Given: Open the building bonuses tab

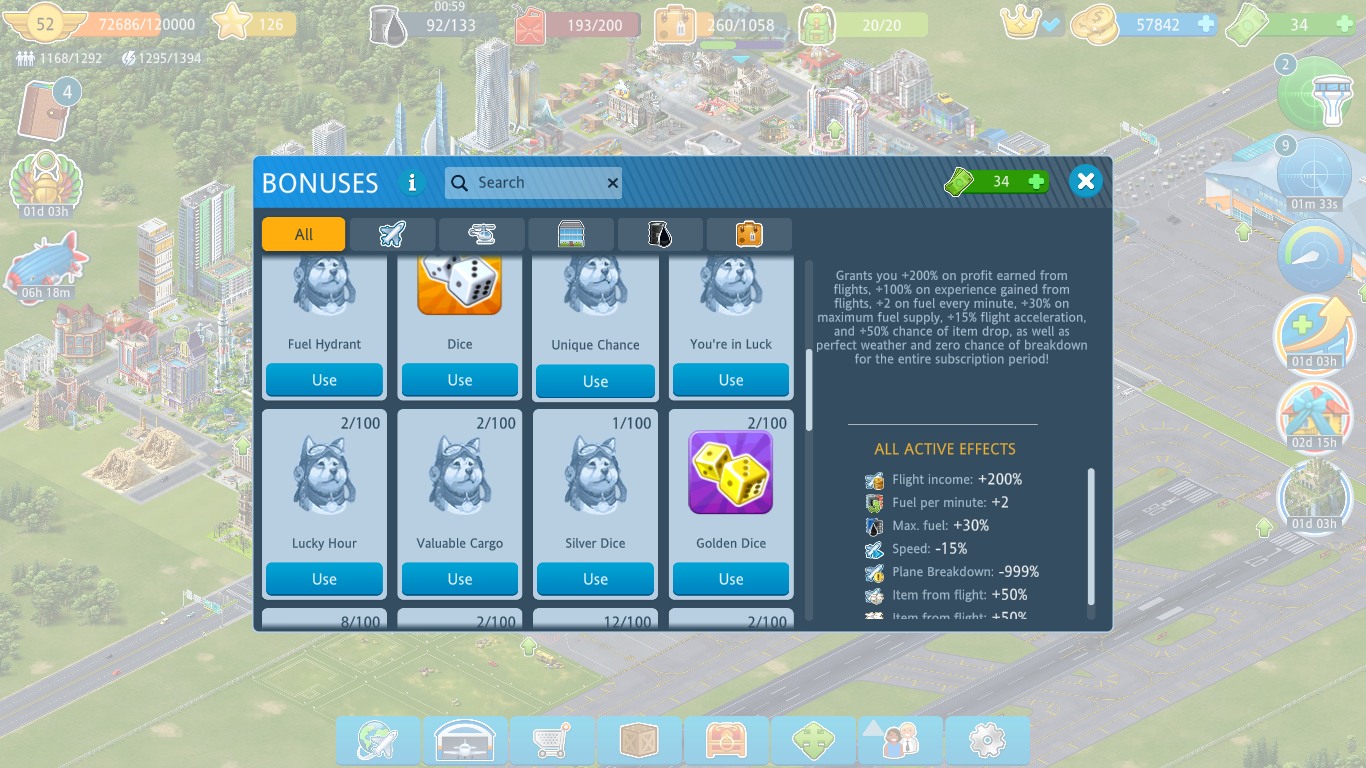Looking at the screenshot, I should point(571,234).
